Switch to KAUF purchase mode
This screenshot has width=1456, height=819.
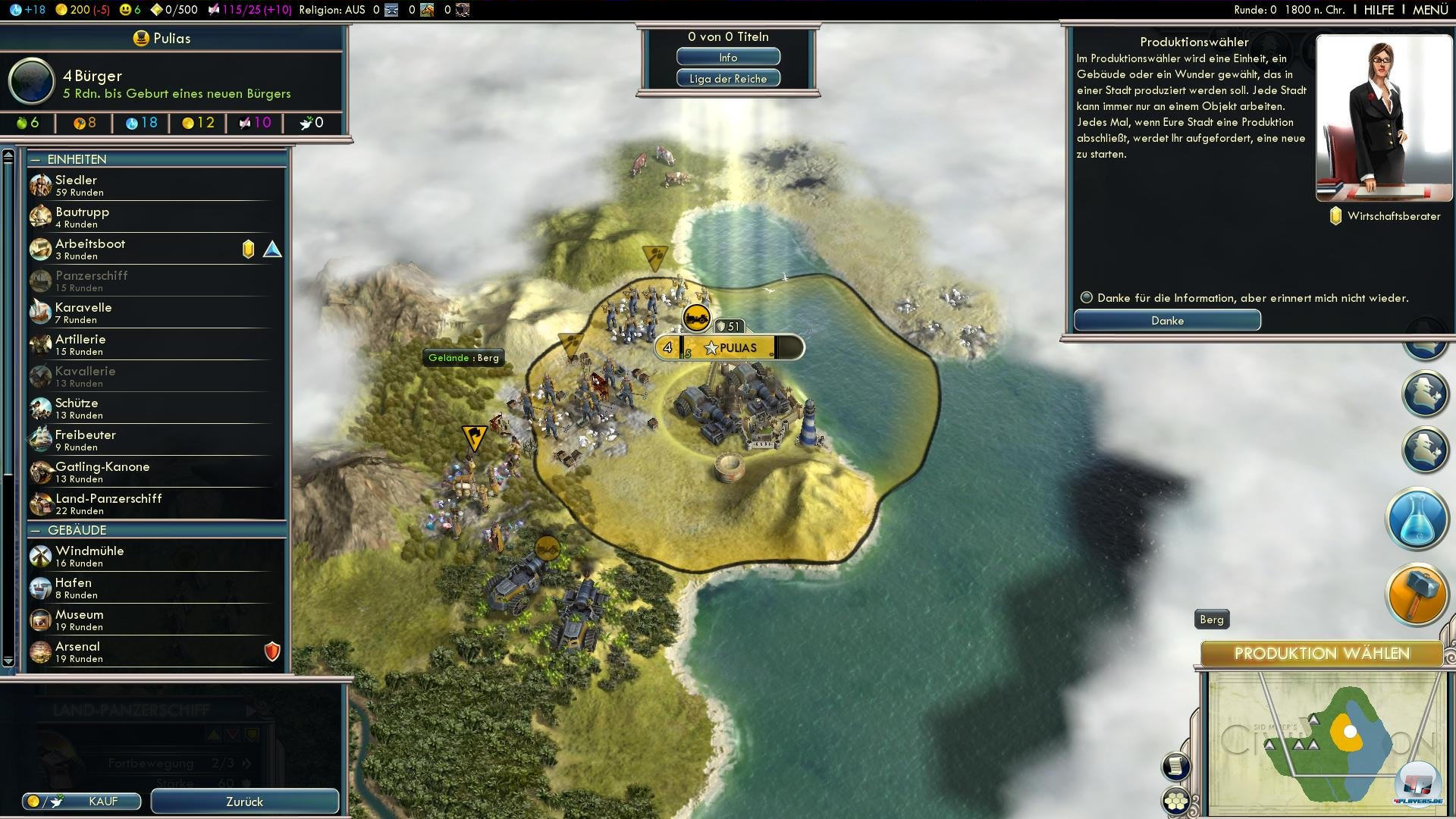click(82, 802)
